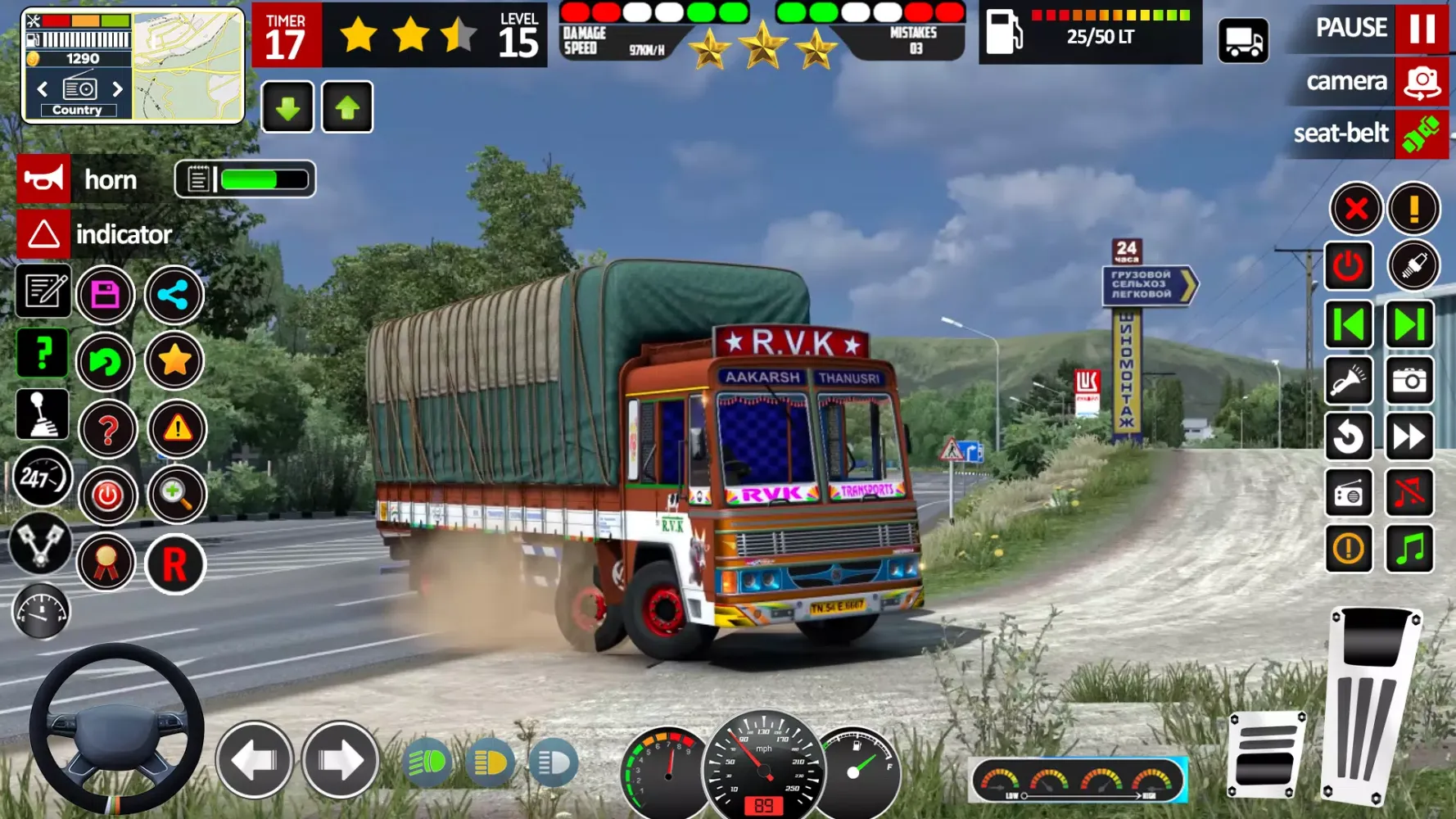Image resolution: width=1456 pixels, height=819 pixels.
Task: Steer left with the left arrow
Action: click(x=255, y=761)
